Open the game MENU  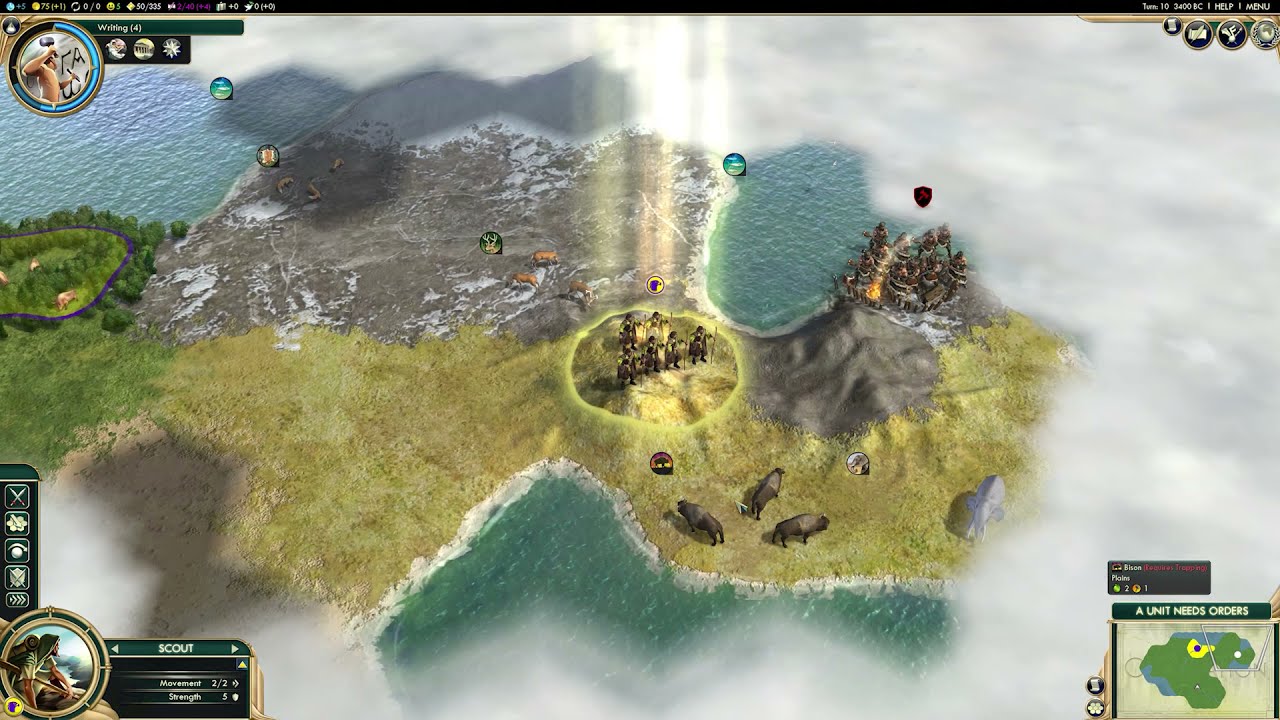click(x=1257, y=6)
